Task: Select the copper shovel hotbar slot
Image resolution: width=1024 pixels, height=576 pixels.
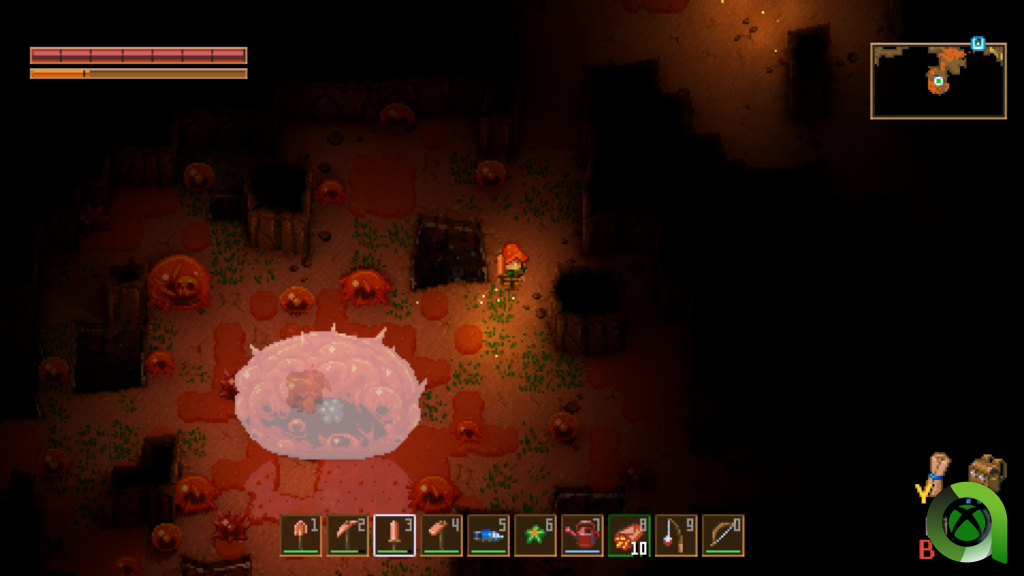Action: [301, 535]
